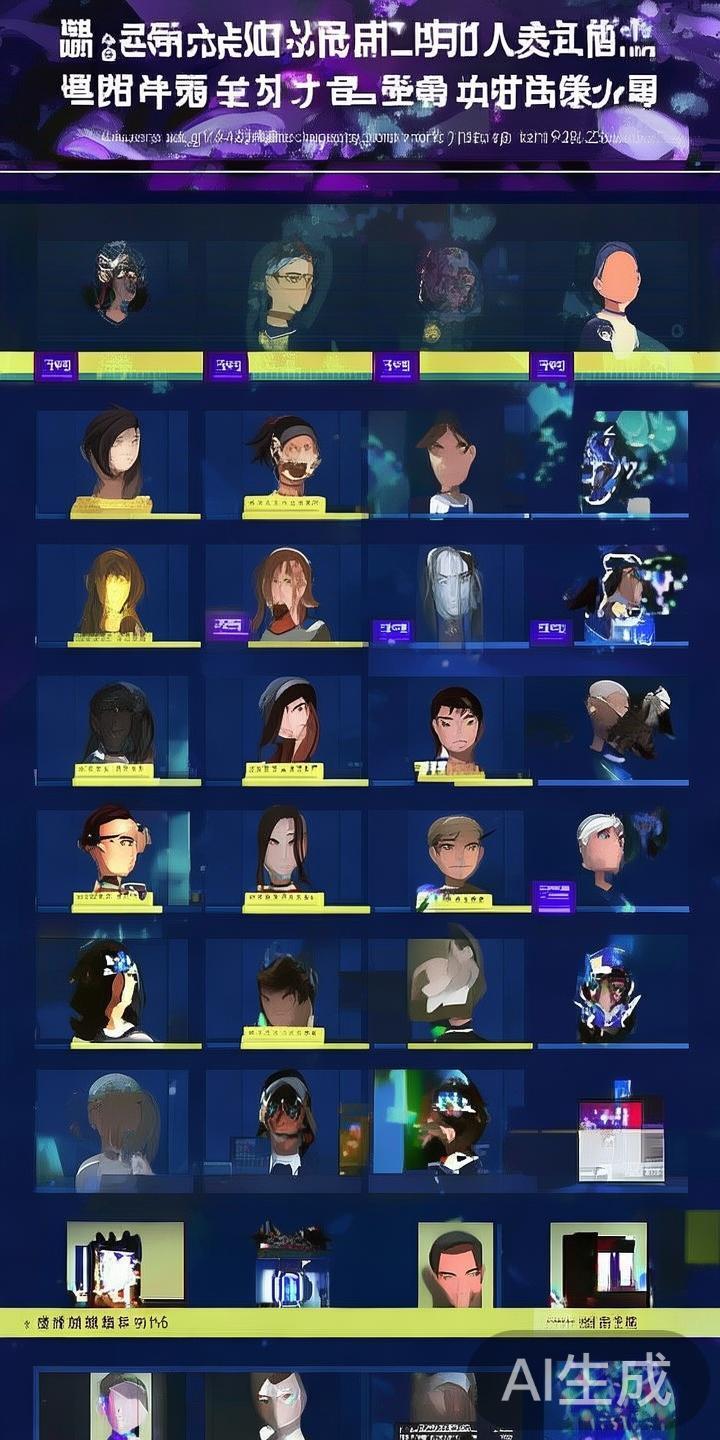
Task: Select the woman wearing a gray beanie
Action: coord(287,720)
